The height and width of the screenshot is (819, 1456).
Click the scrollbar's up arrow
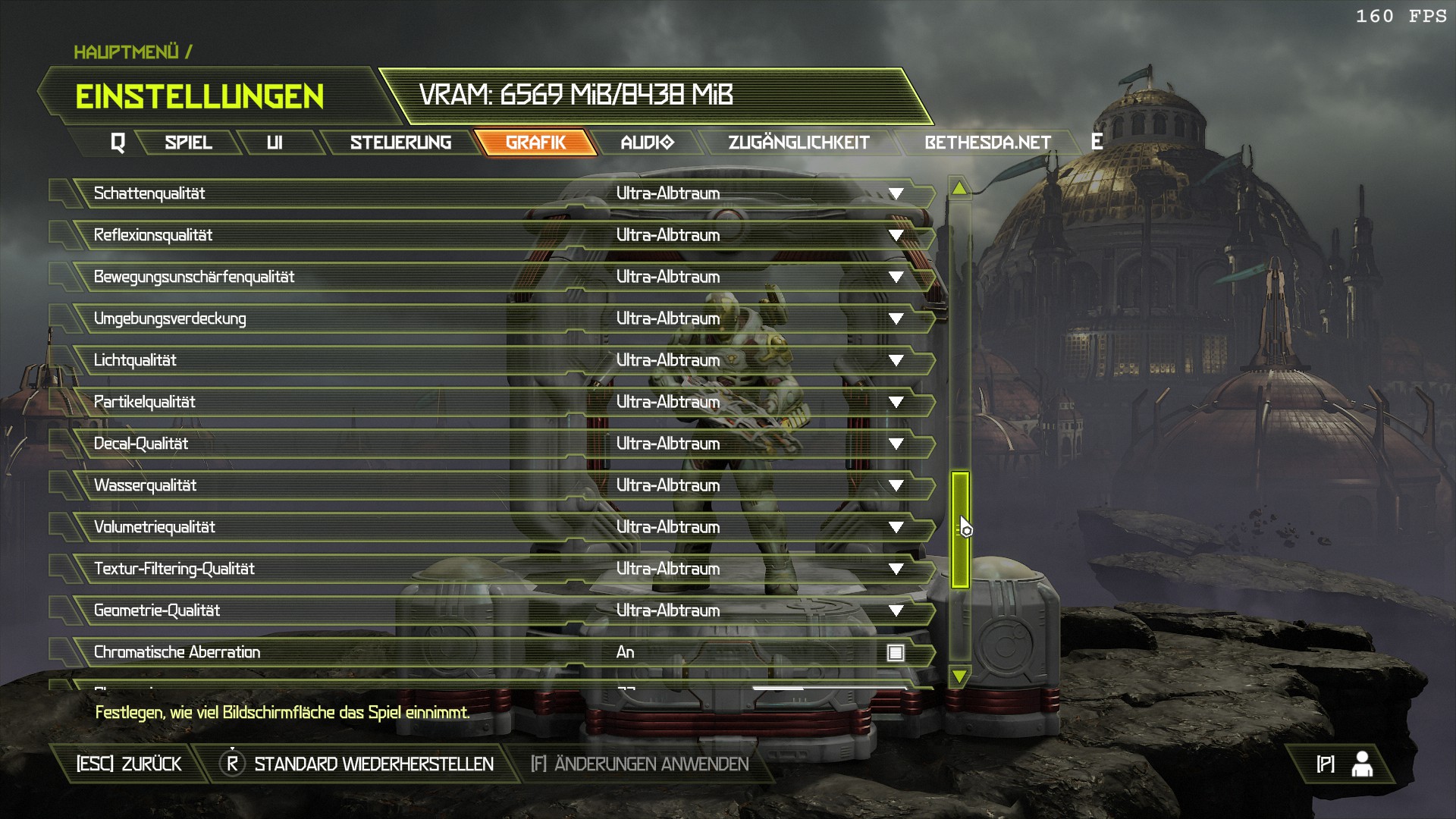[959, 188]
